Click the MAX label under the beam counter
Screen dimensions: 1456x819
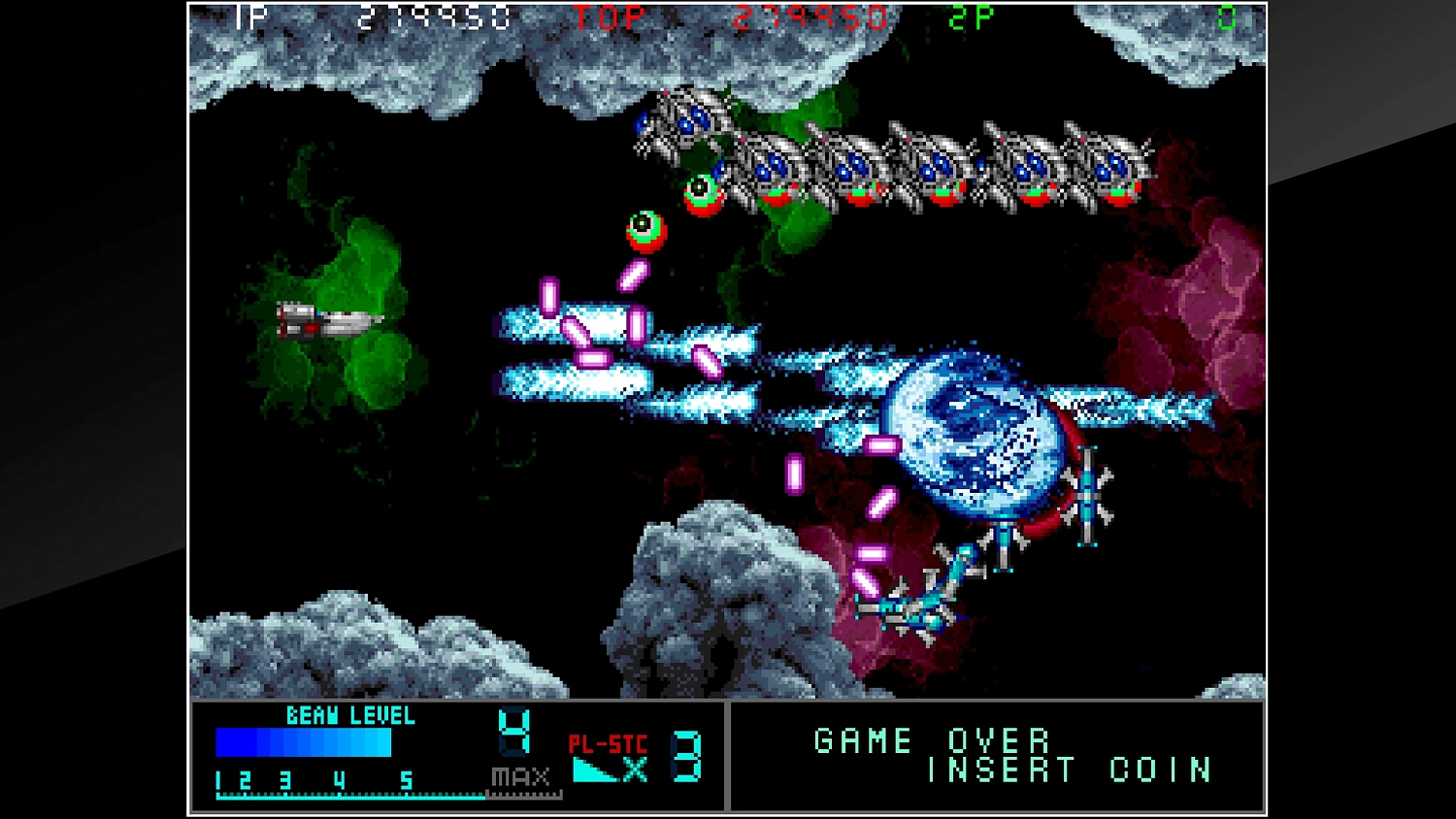click(518, 776)
